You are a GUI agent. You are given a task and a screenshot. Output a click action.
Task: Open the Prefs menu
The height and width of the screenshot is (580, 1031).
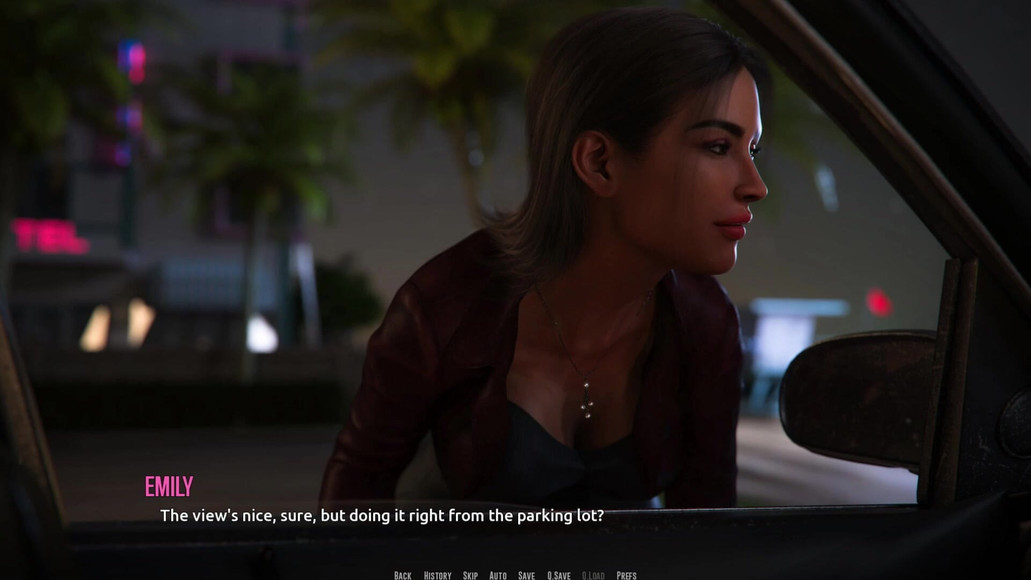point(626,575)
